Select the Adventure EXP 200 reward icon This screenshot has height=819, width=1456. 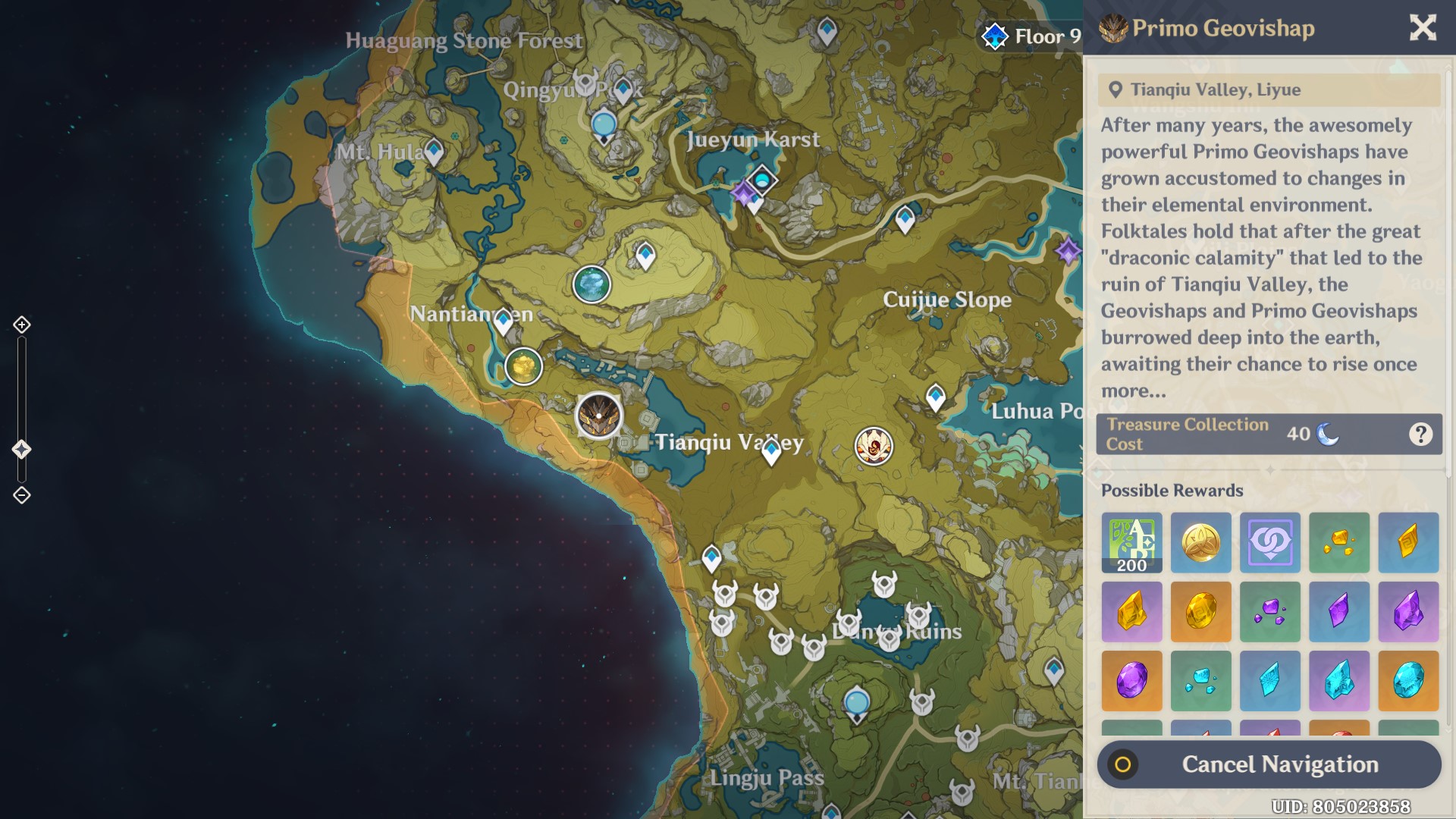[x=1131, y=543]
